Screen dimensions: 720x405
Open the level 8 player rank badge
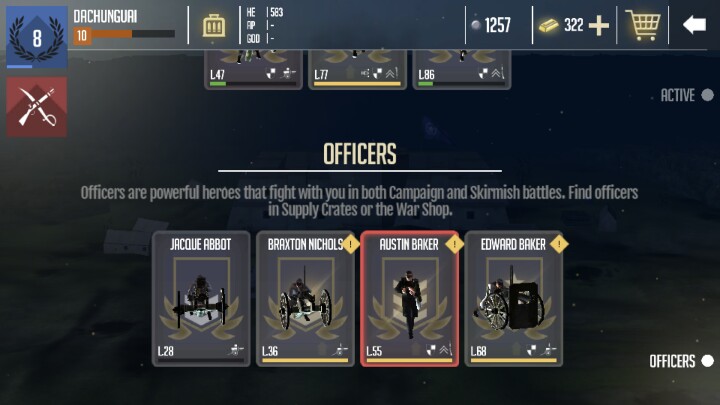(36, 36)
